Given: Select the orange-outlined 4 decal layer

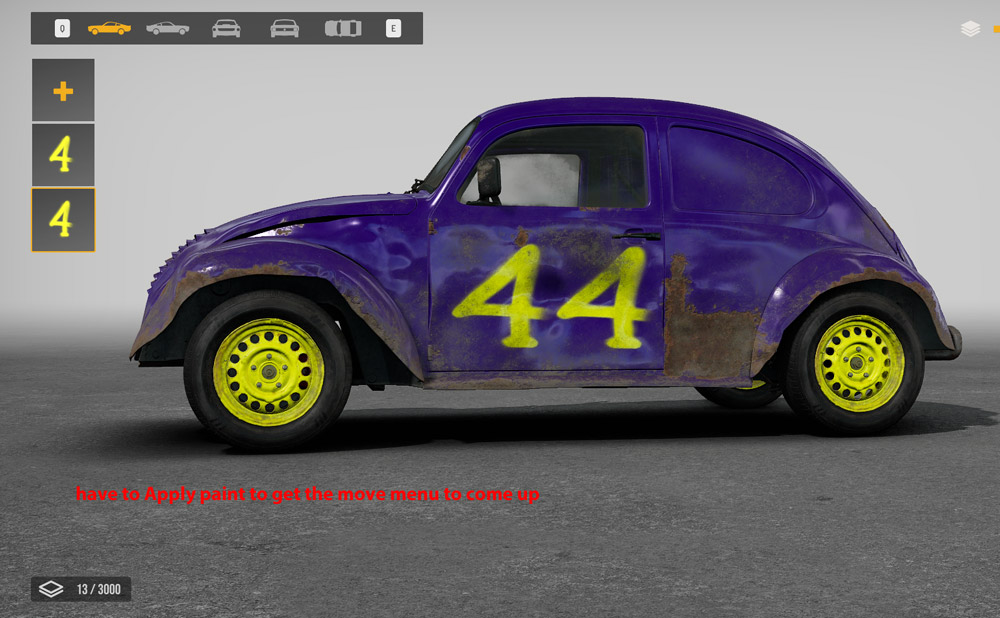Looking at the screenshot, I should [x=63, y=220].
